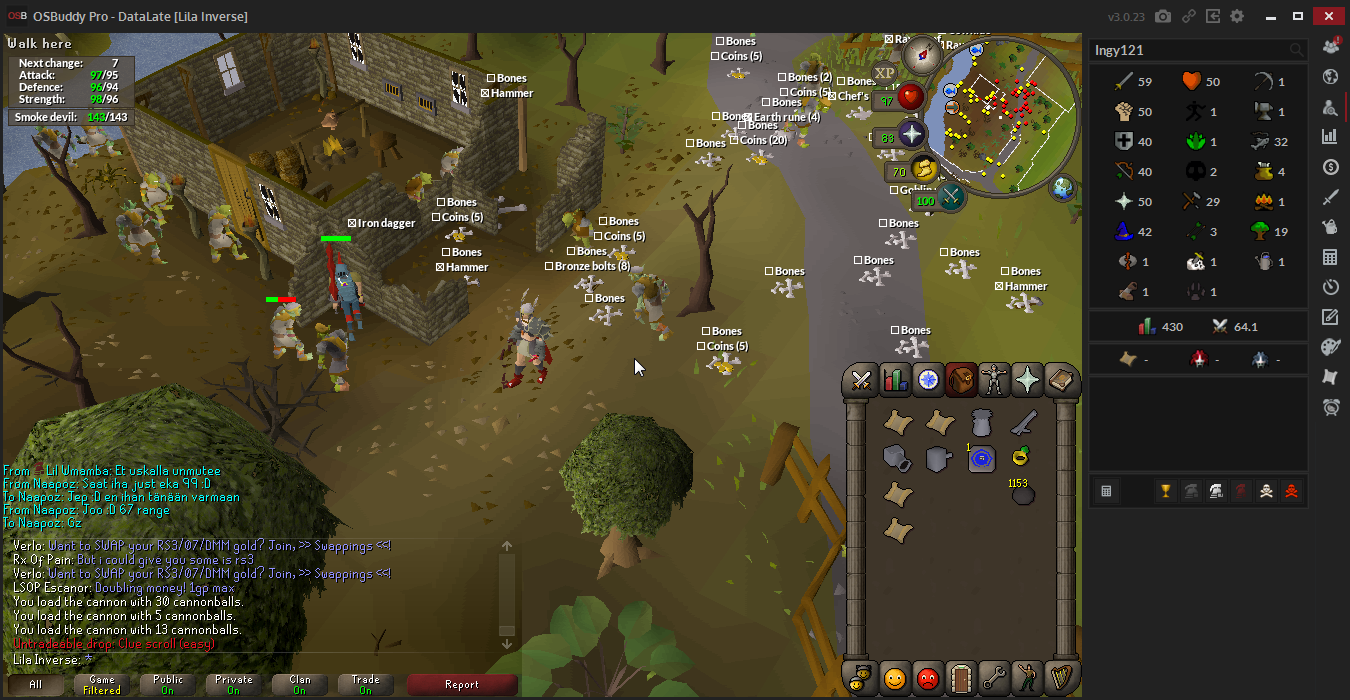Click the stack of 1153 cannonballs
1350x700 pixels.
[1021, 494]
